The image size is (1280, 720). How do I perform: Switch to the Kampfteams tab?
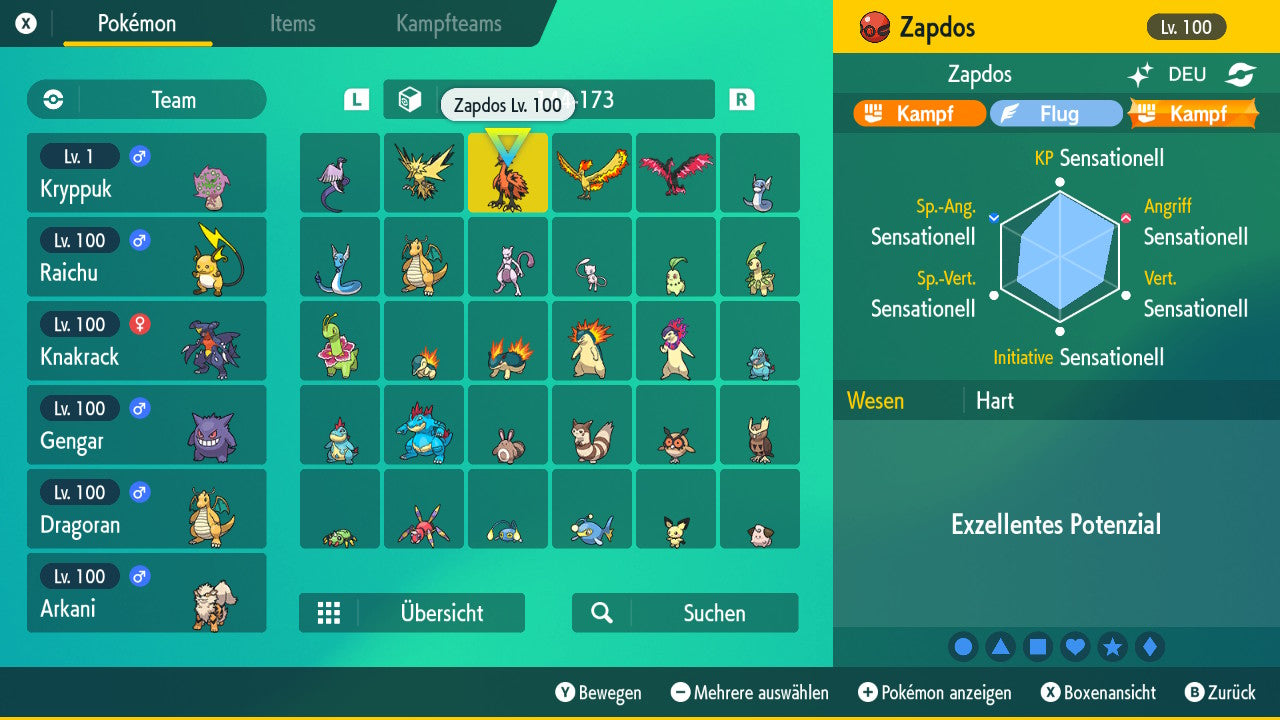(x=447, y=25)
